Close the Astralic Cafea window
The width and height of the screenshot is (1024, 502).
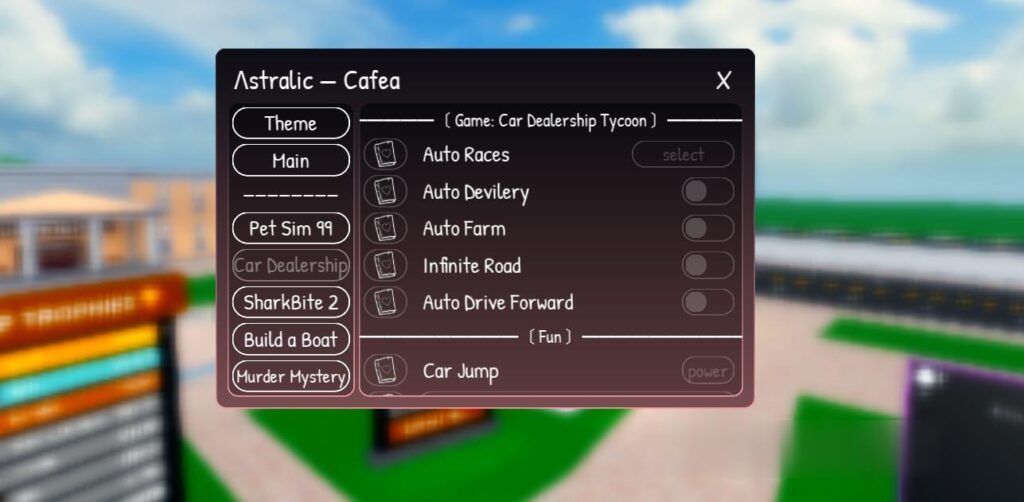(x=724, y=81)
